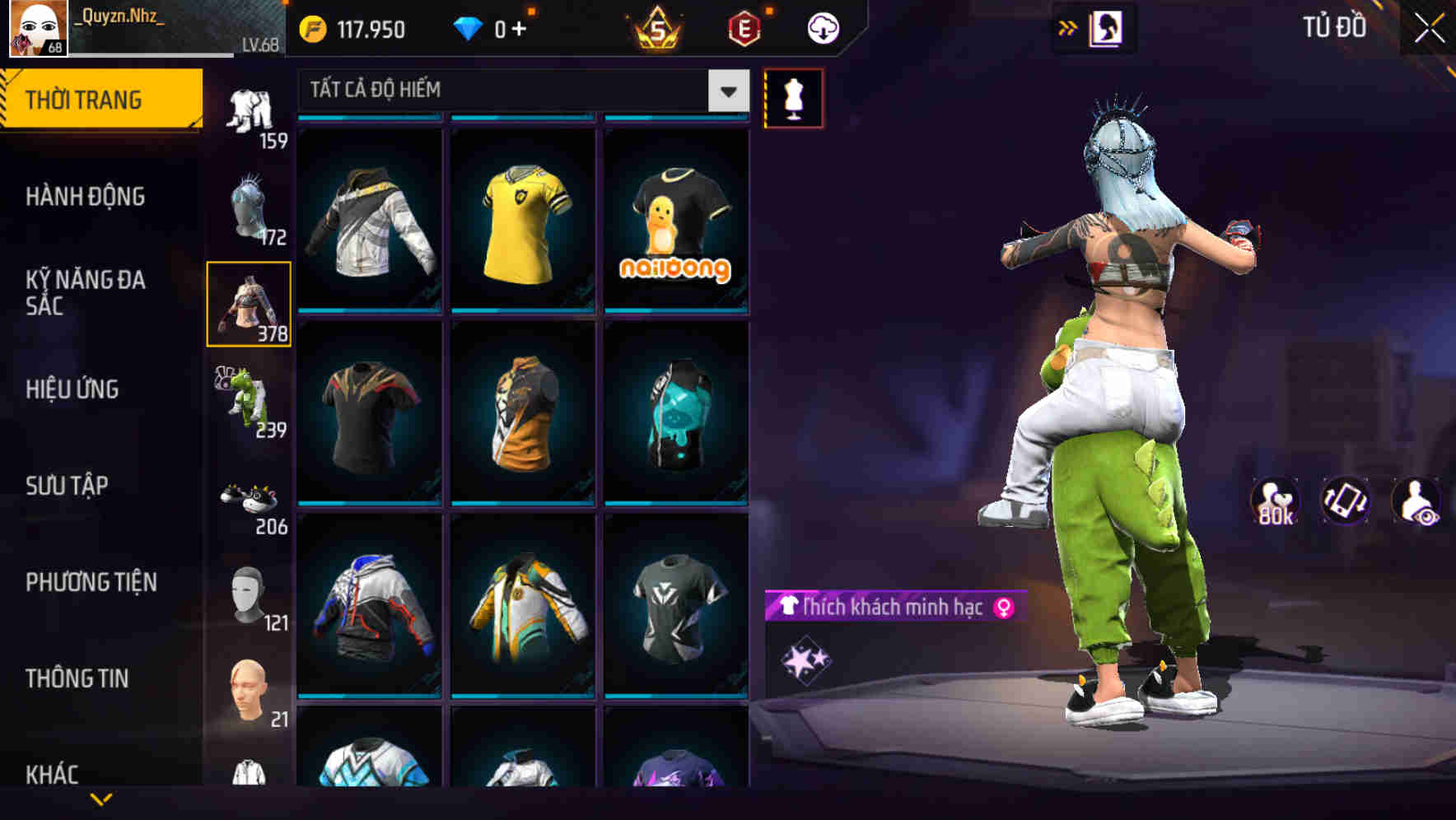This screenshot has width=1456, height=820.
Task: Expand the sidebar with the down chevron below KHÁC
Action: click(x=101, y=800)
